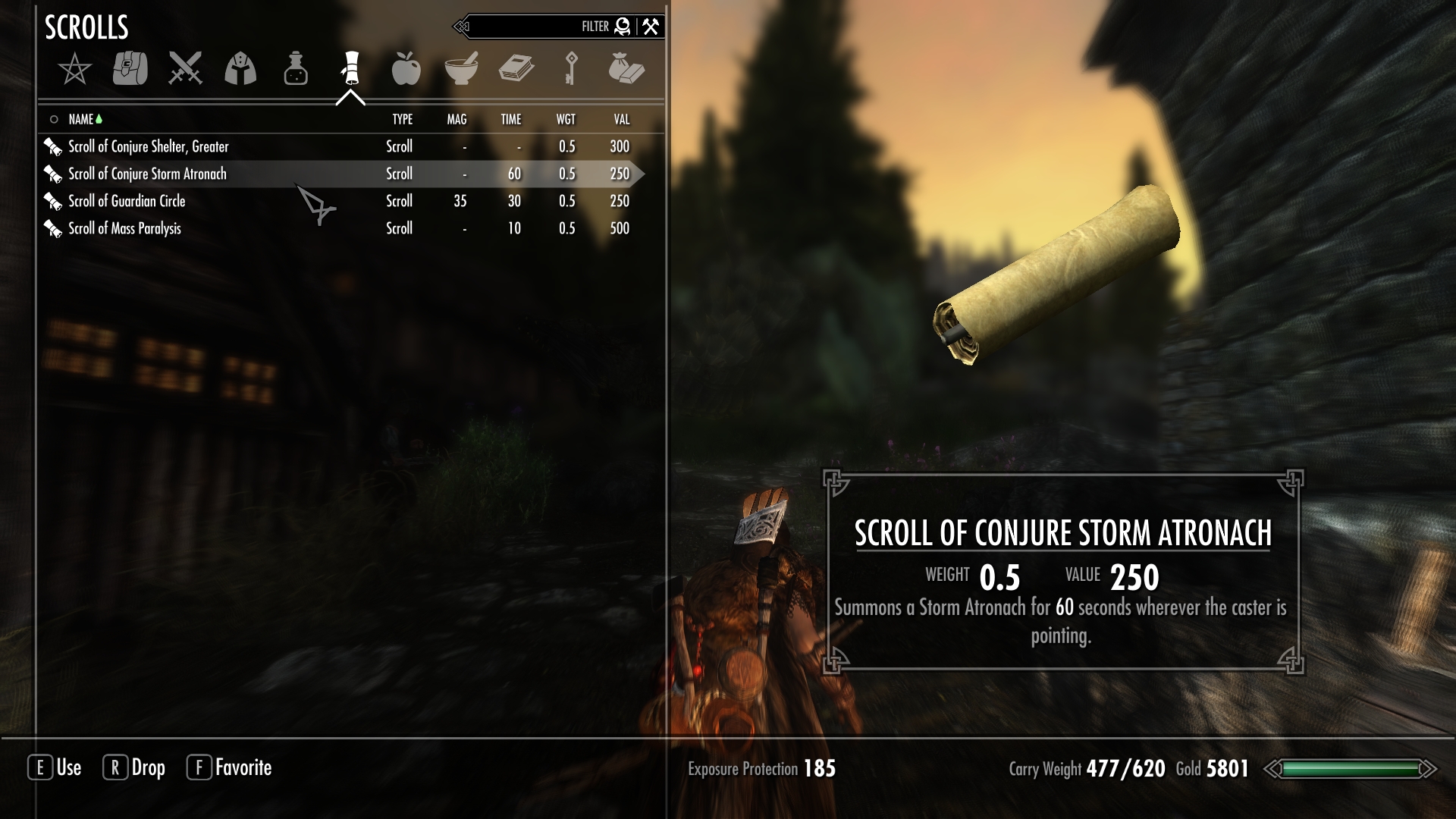Sort the list by Name column

(x=81, y=119)
